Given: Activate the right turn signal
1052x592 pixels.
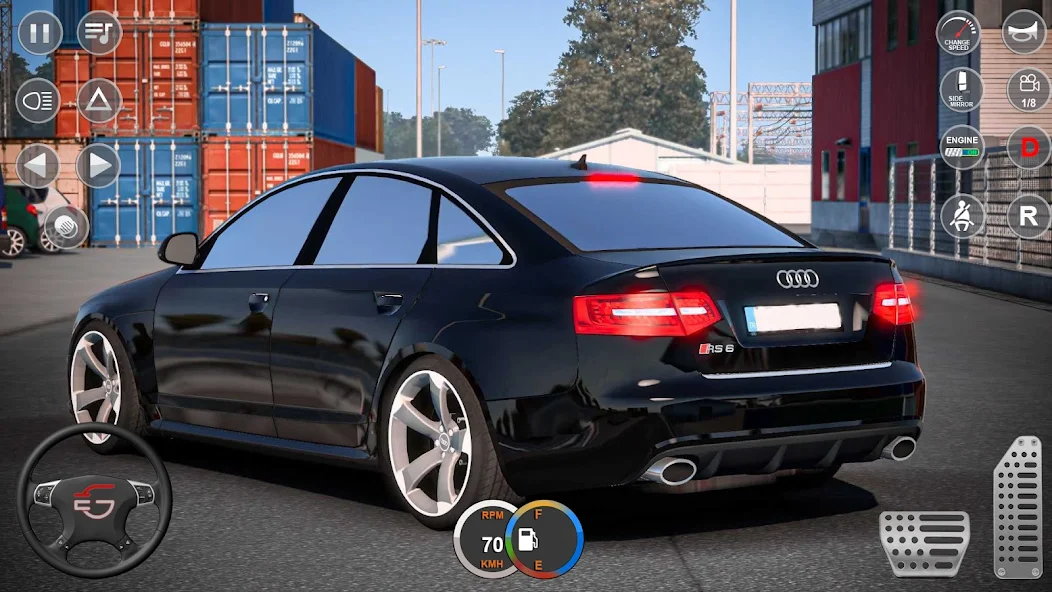Looking at the screenshot, I should [x=98, y=165].
